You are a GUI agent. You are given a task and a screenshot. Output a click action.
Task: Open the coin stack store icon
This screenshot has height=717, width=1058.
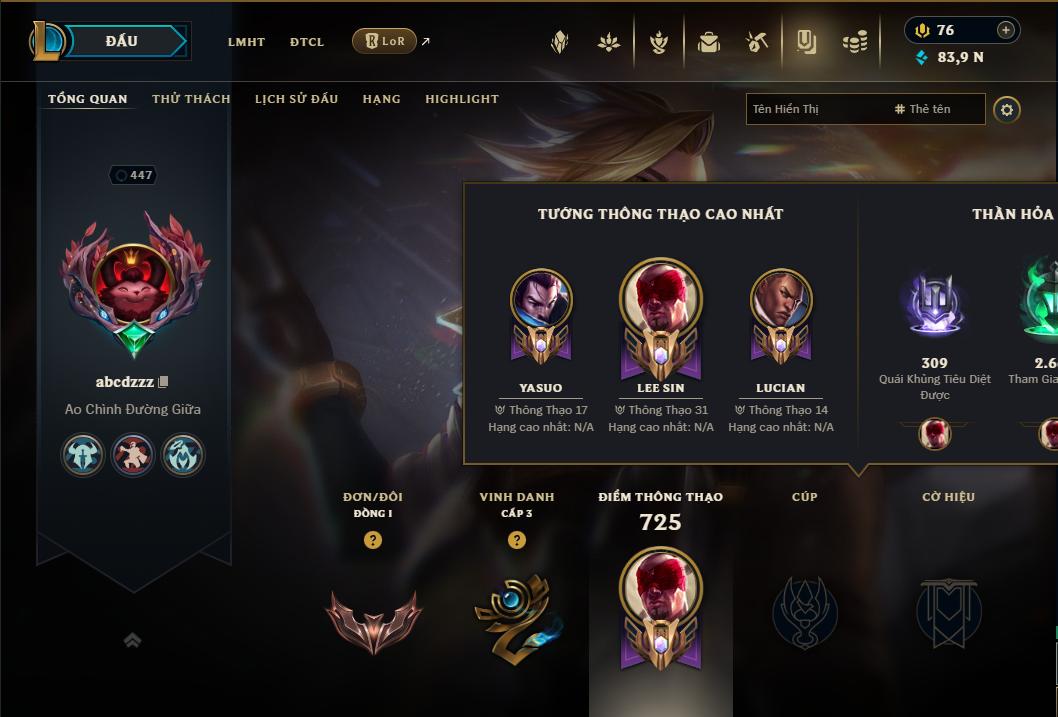[x=854, y=42]
